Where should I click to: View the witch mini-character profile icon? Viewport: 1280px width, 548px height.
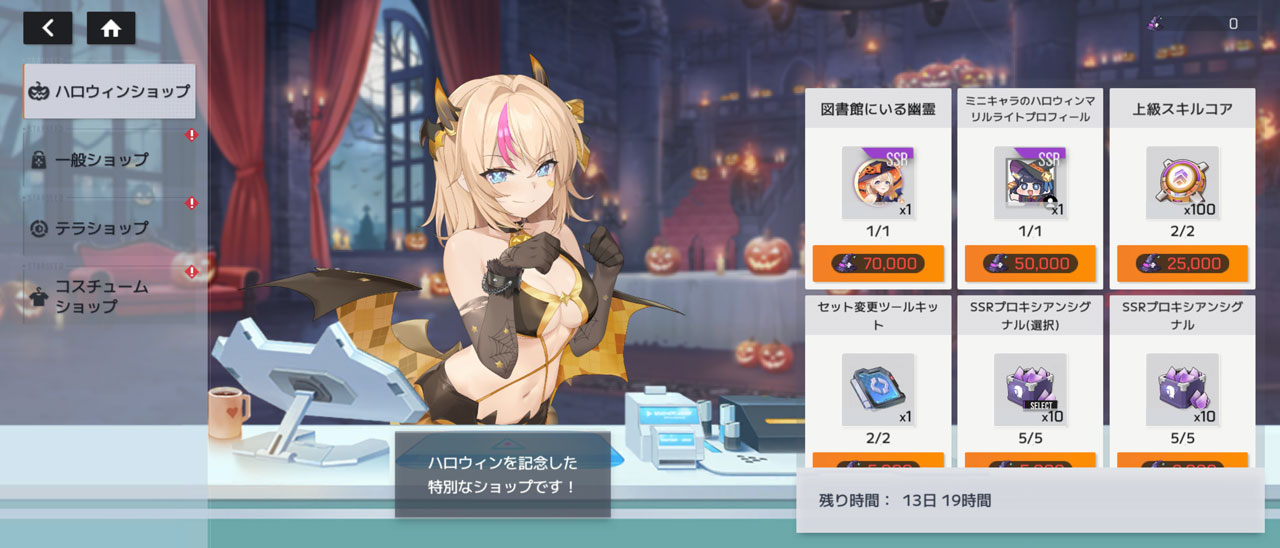tap(1029, 183)
